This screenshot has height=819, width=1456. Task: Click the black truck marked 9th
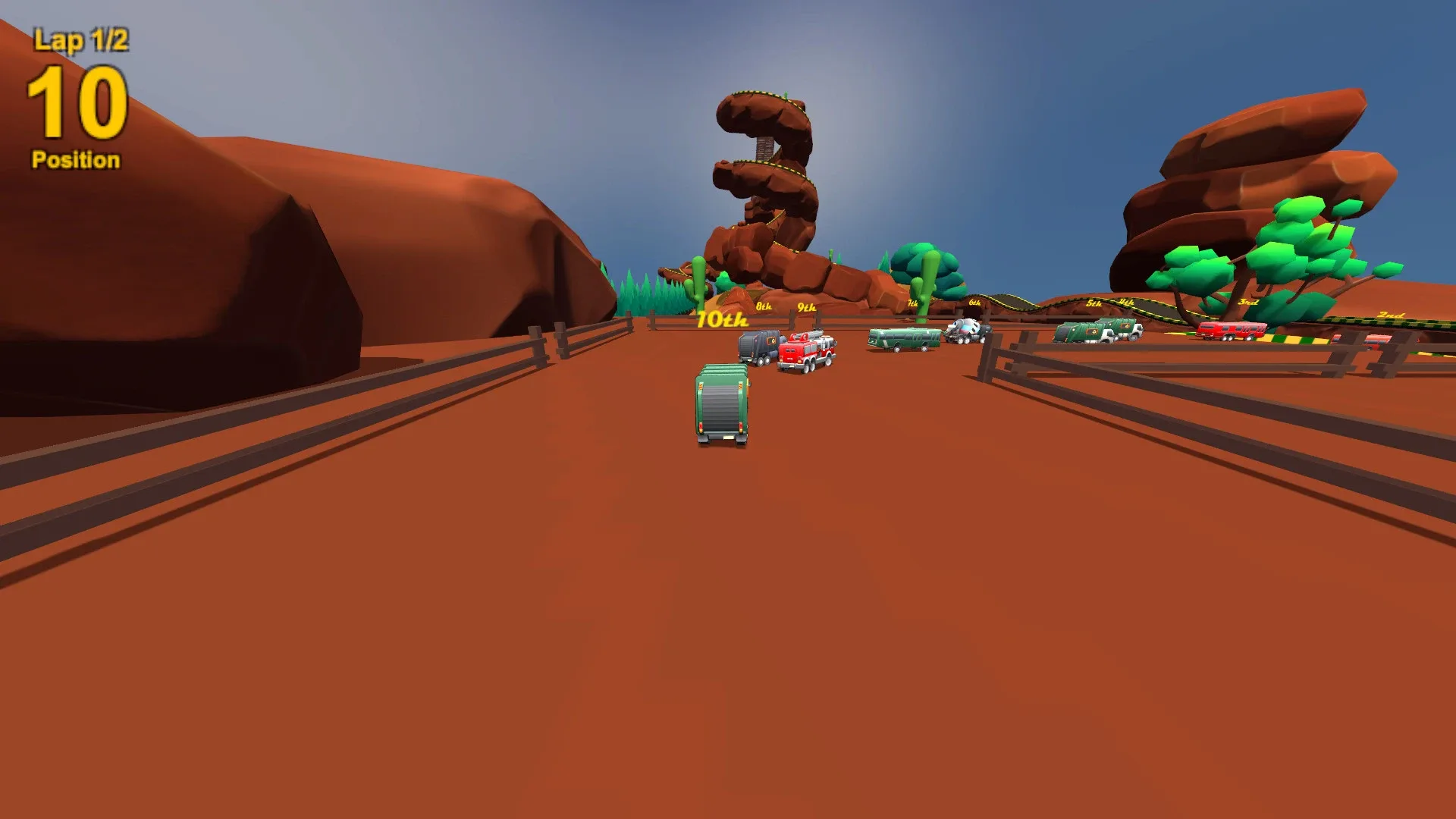[761, 347]
